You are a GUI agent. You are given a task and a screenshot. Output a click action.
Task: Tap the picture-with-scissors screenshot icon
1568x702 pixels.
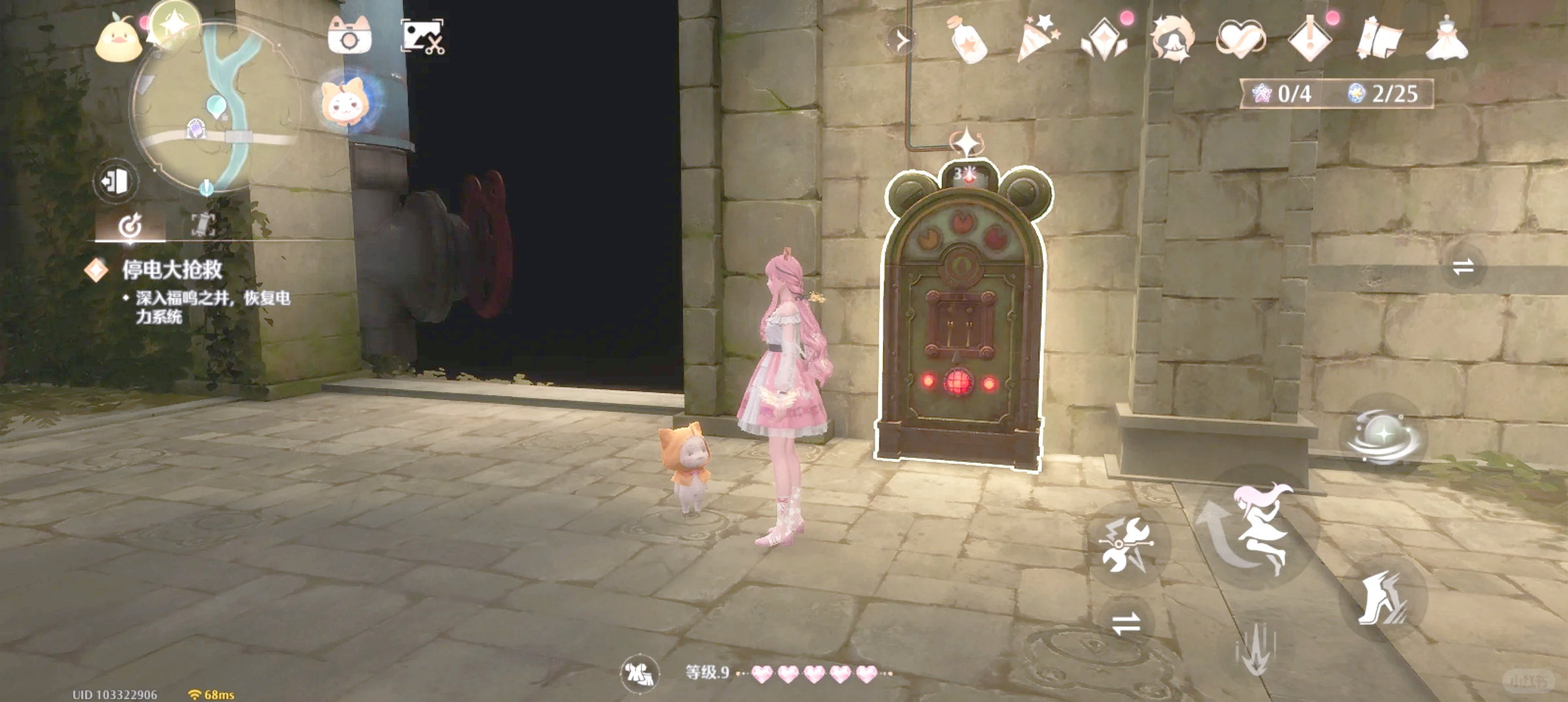pos(422,37)
